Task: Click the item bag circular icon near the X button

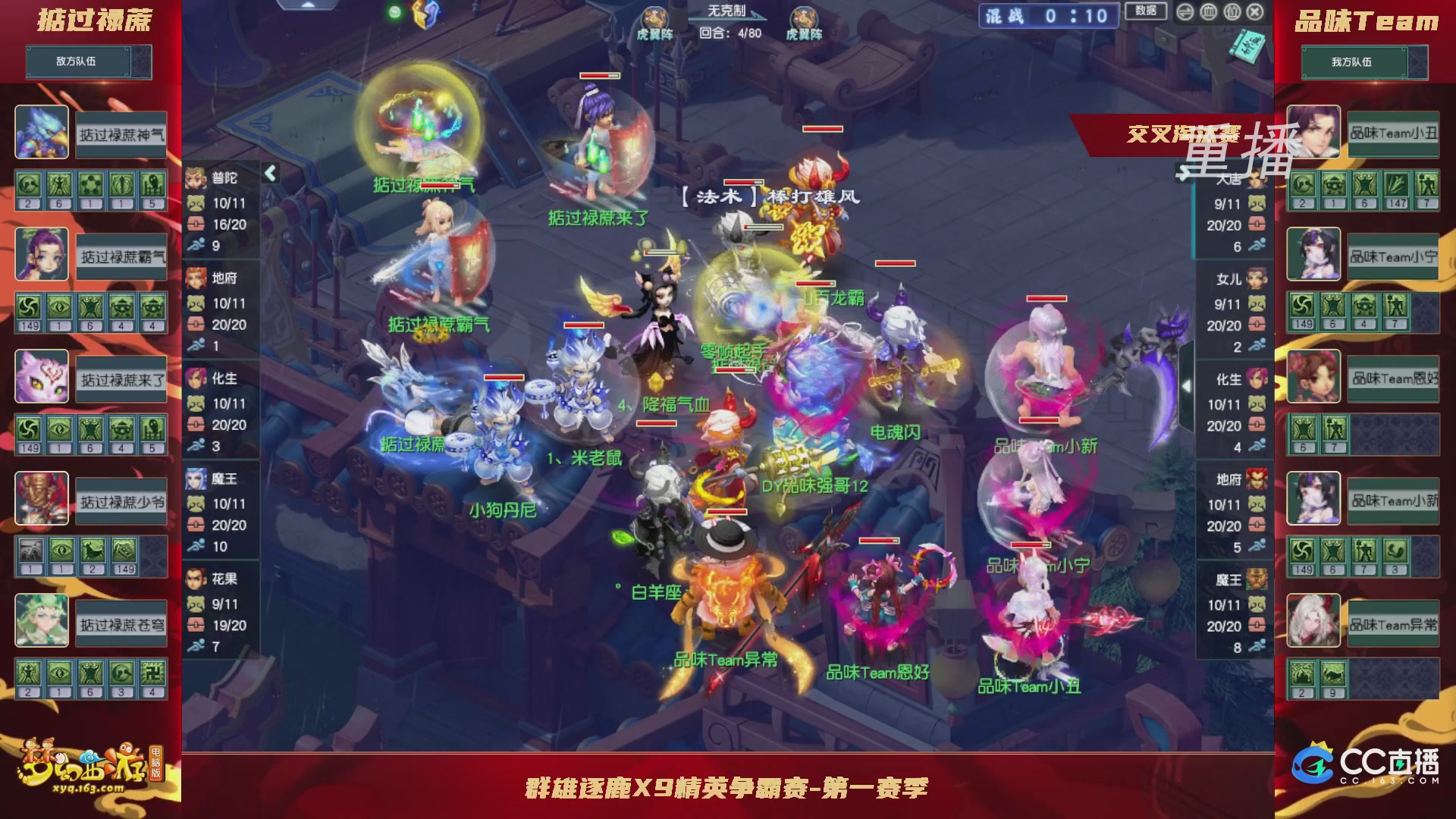Action: click(1231, 12)
